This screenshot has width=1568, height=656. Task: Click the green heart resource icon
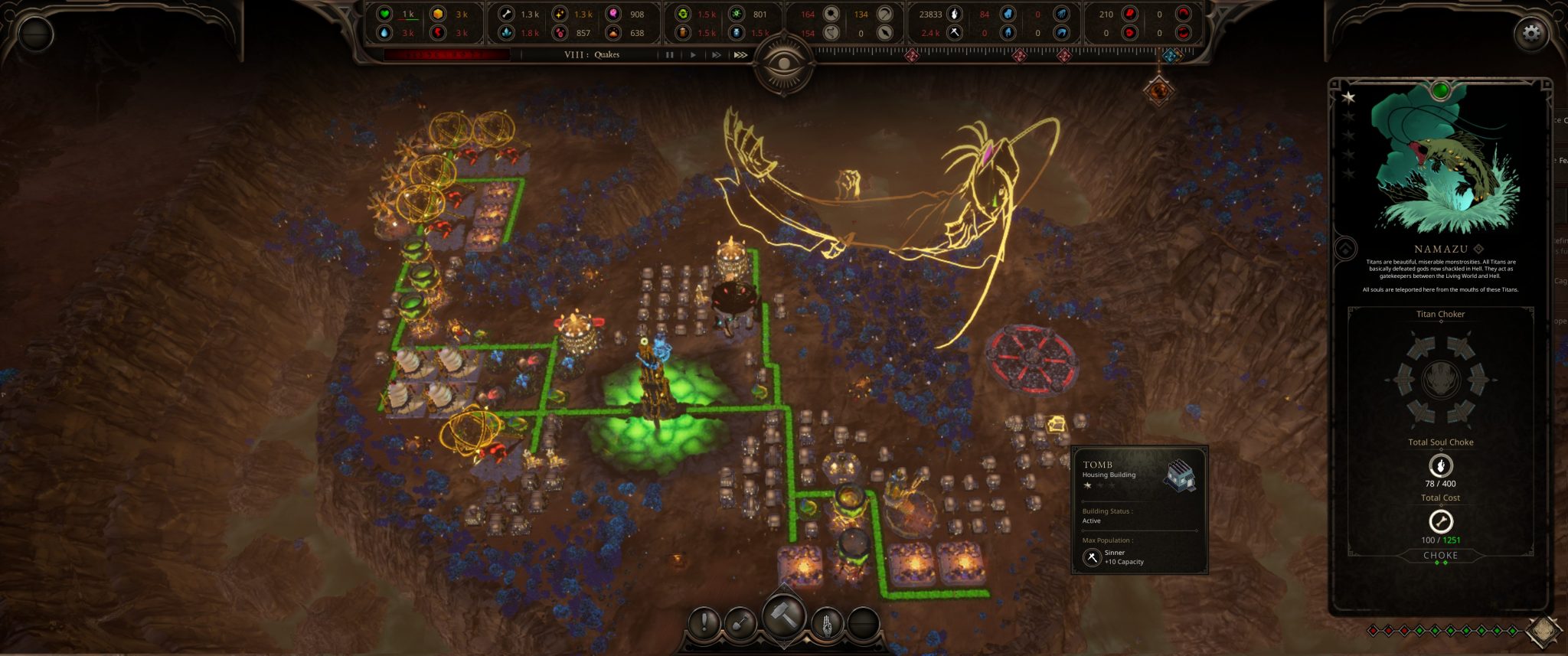384,14
